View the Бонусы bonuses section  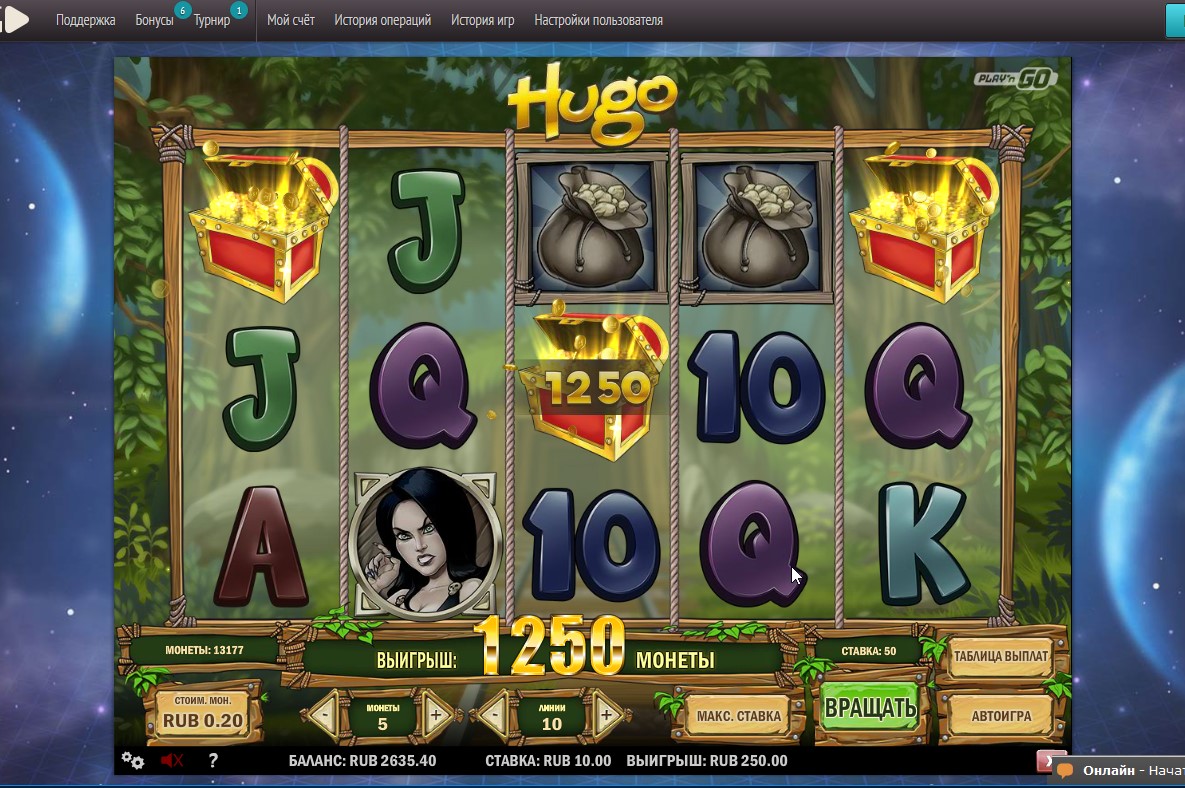[x=154, y=20]
